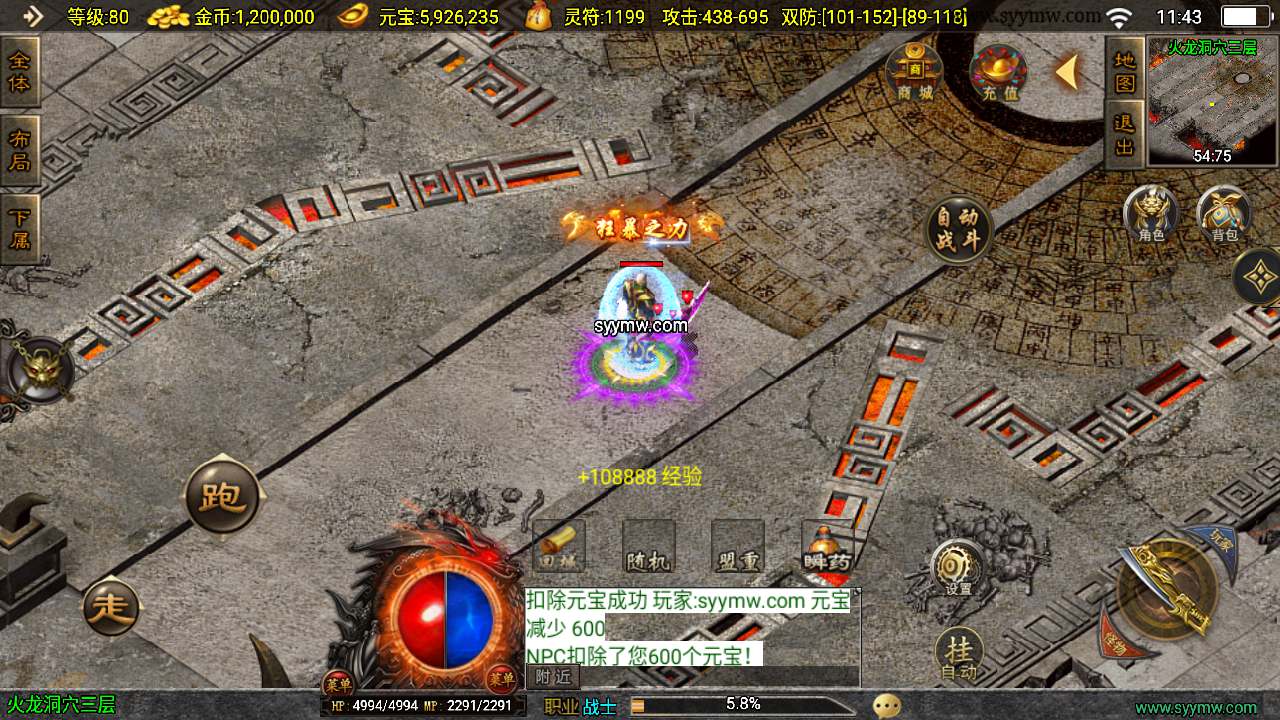Open the 角色 character sheet
The height and width of the screenshot is (720, 1280).
click(1150, 213)
